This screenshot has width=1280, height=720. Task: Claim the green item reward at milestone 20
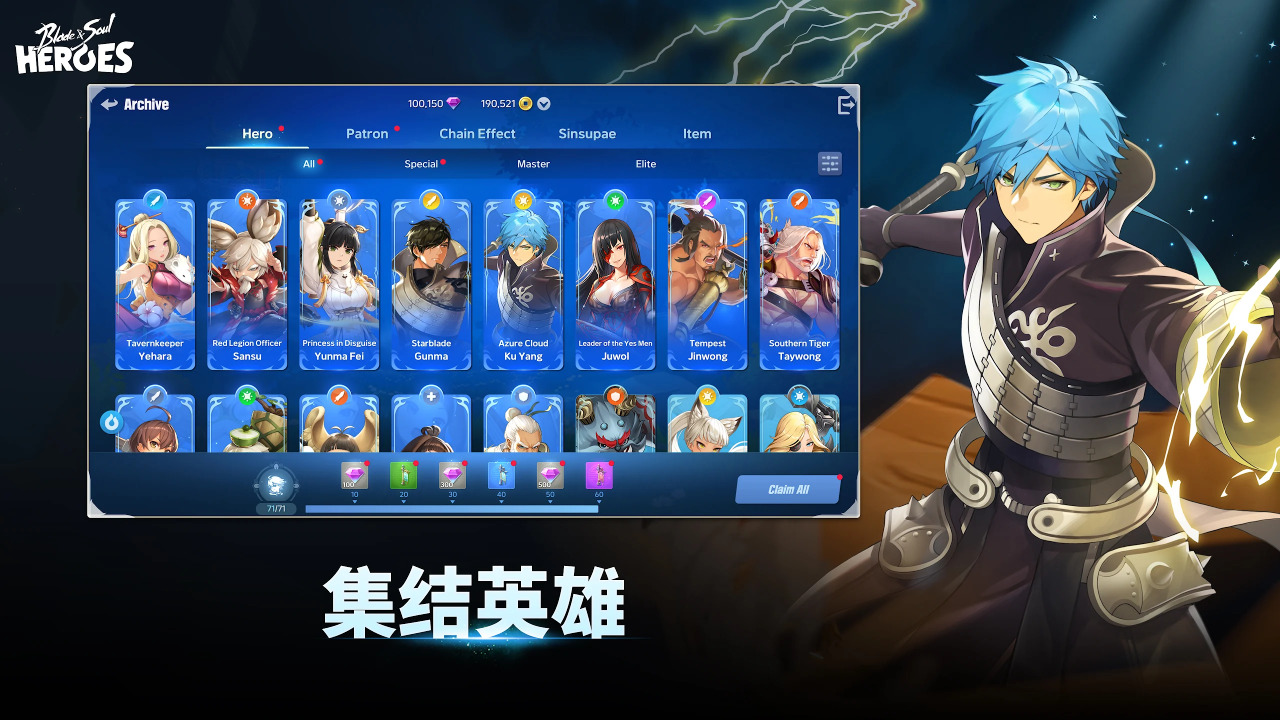(x=403, y=477)
